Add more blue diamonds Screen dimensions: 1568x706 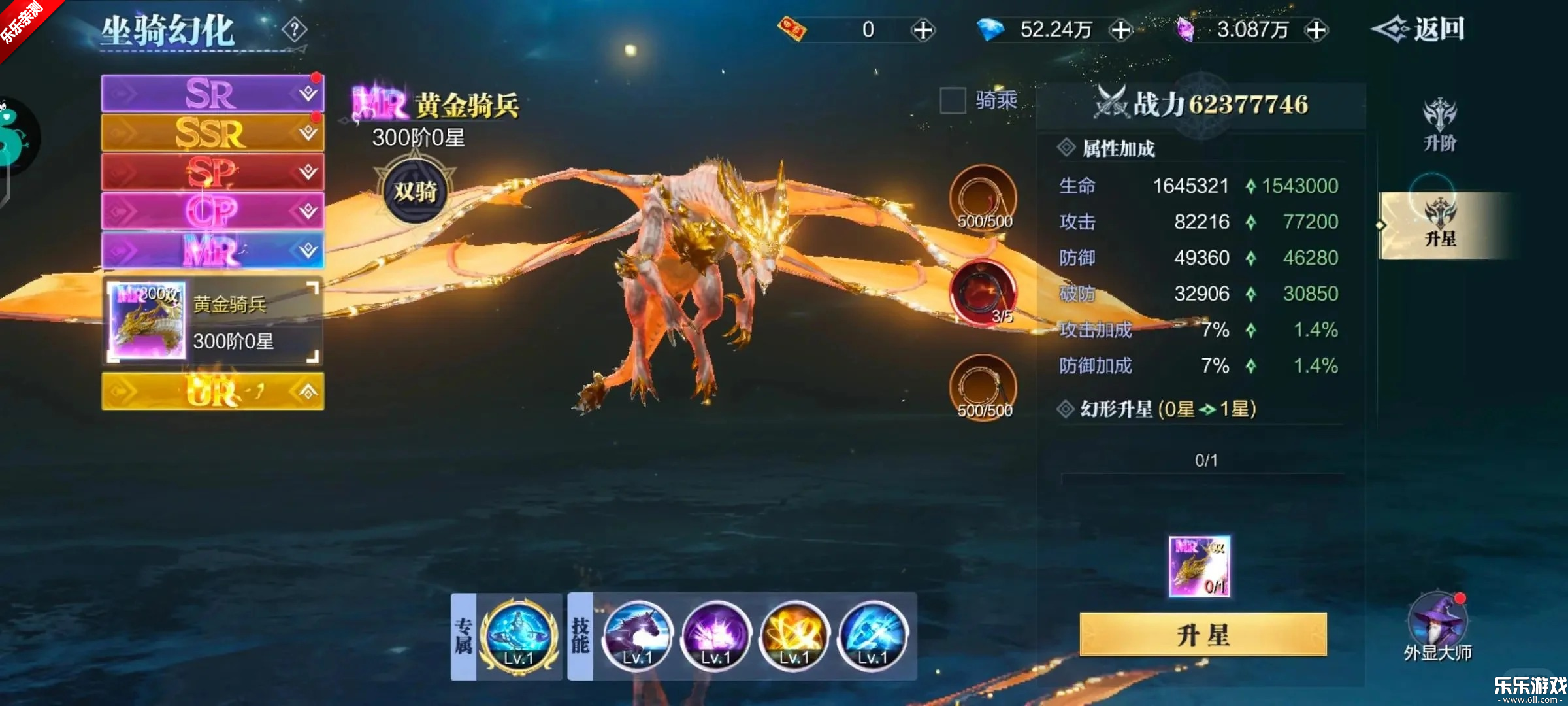(x=1121, y=30)
